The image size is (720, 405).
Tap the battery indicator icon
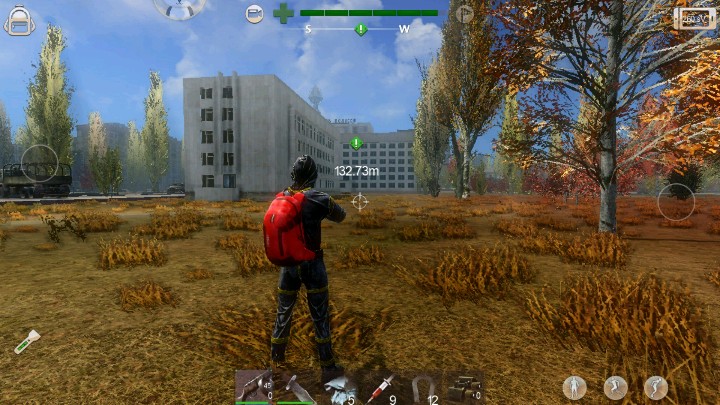coord(695,18)
